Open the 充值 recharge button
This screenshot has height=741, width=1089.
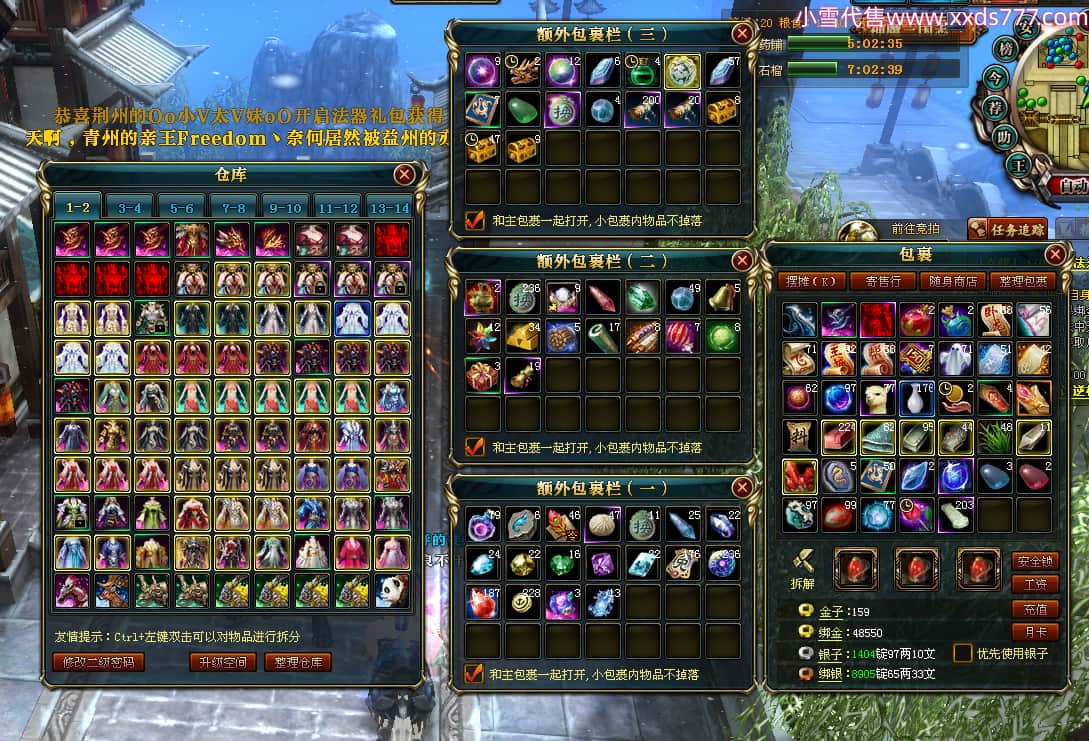1035,608
